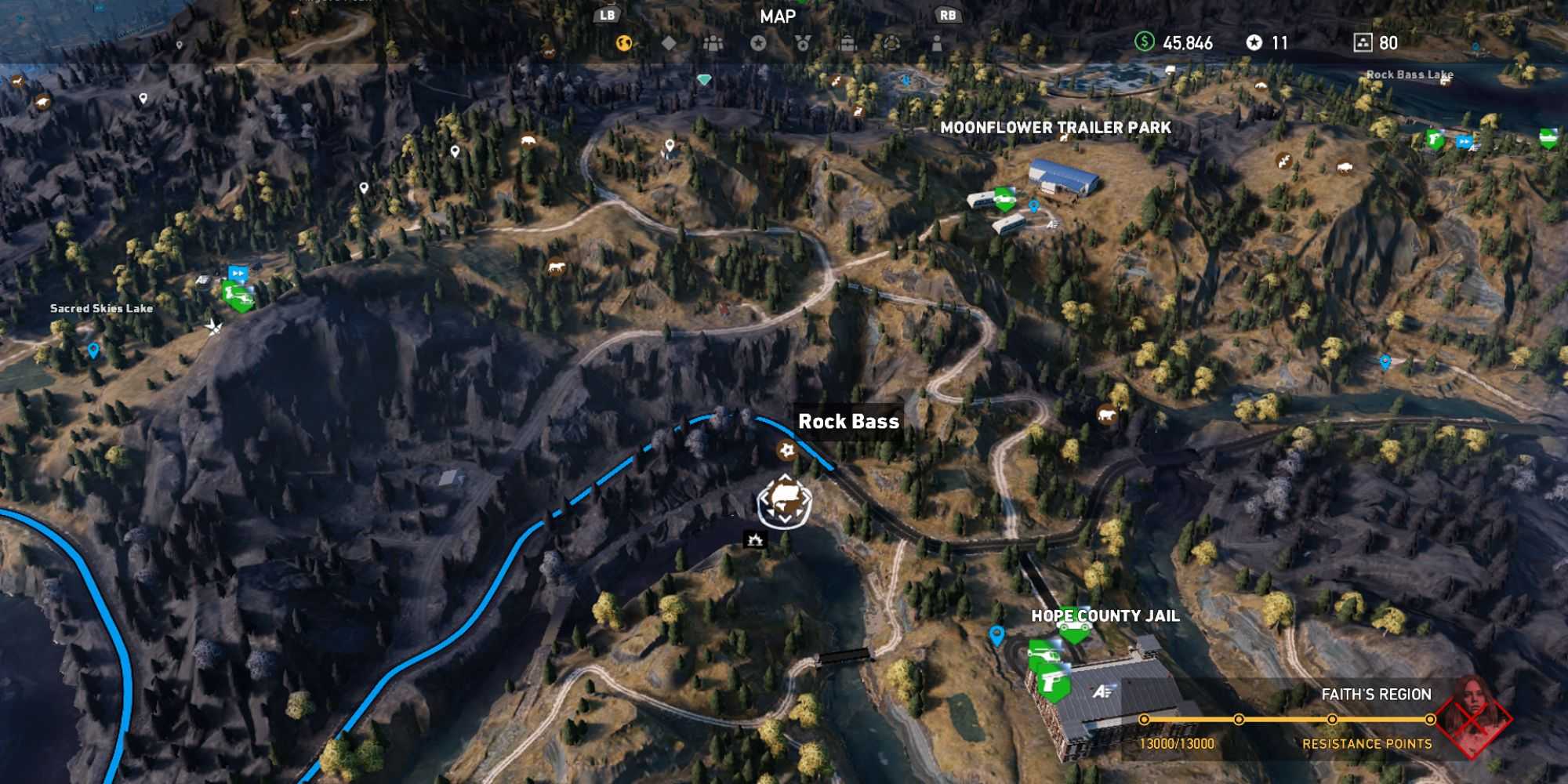
Task: Select the single-person character tab
Action: (x=937, y=43)
